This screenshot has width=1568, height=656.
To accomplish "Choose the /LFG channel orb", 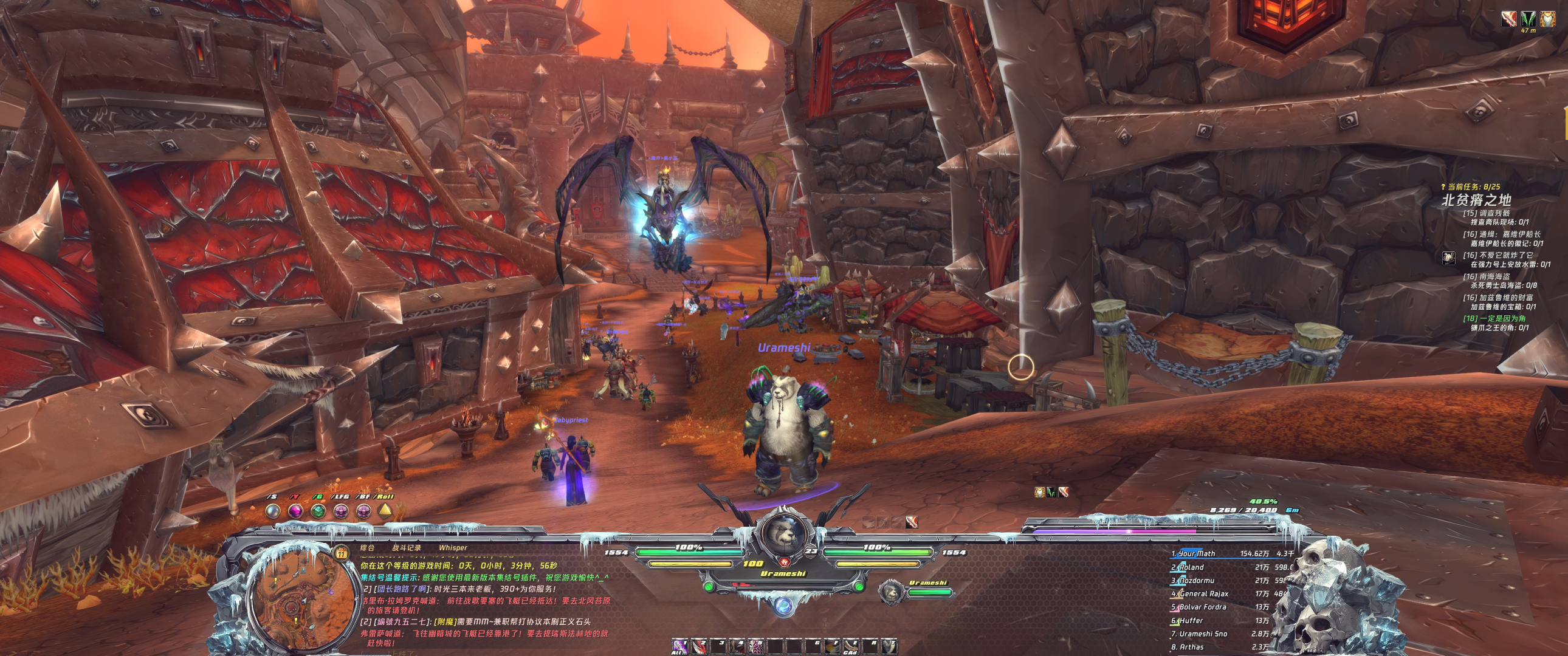I will 340,511.
